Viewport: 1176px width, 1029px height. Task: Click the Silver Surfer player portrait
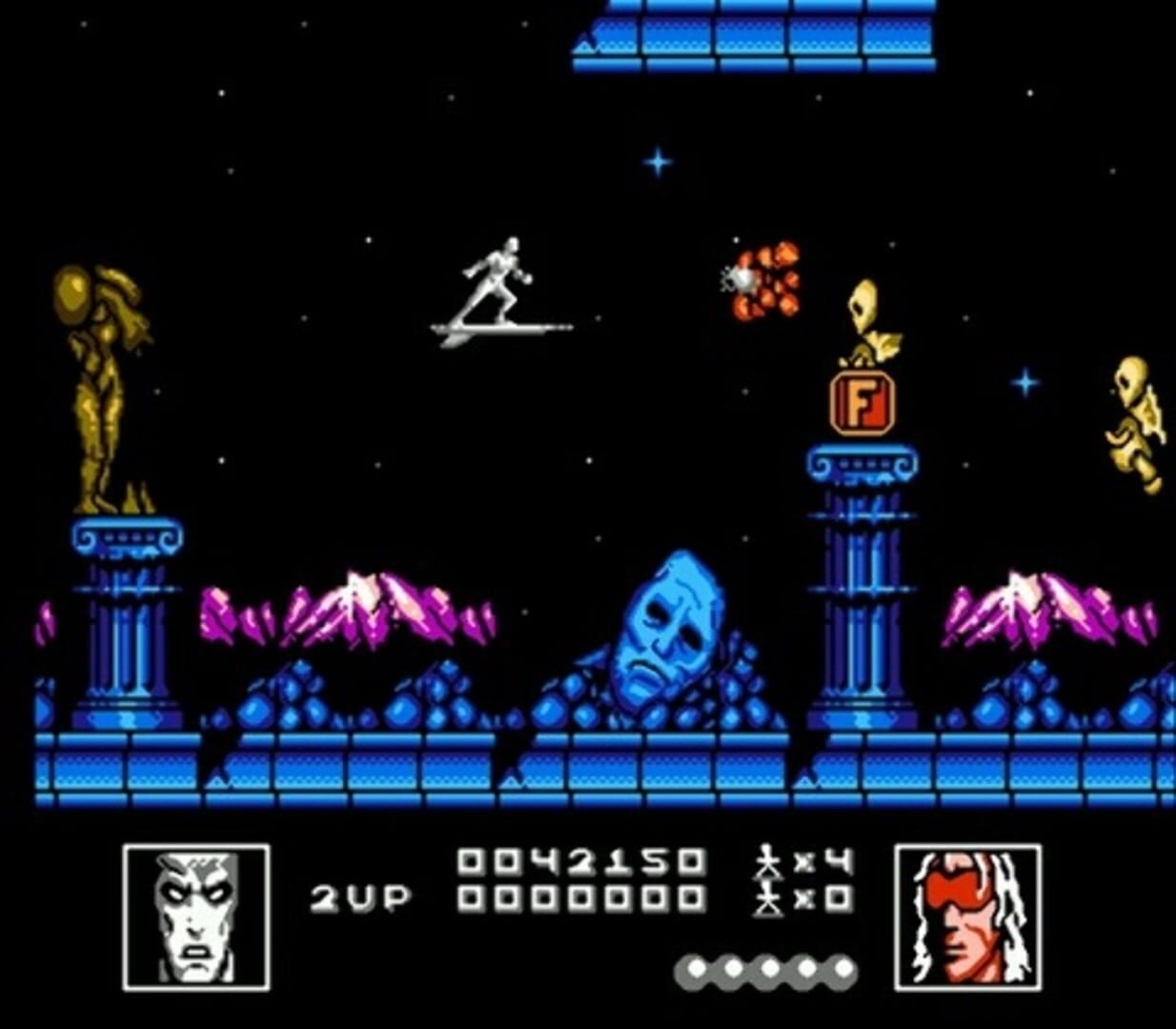tap(196, 917)
